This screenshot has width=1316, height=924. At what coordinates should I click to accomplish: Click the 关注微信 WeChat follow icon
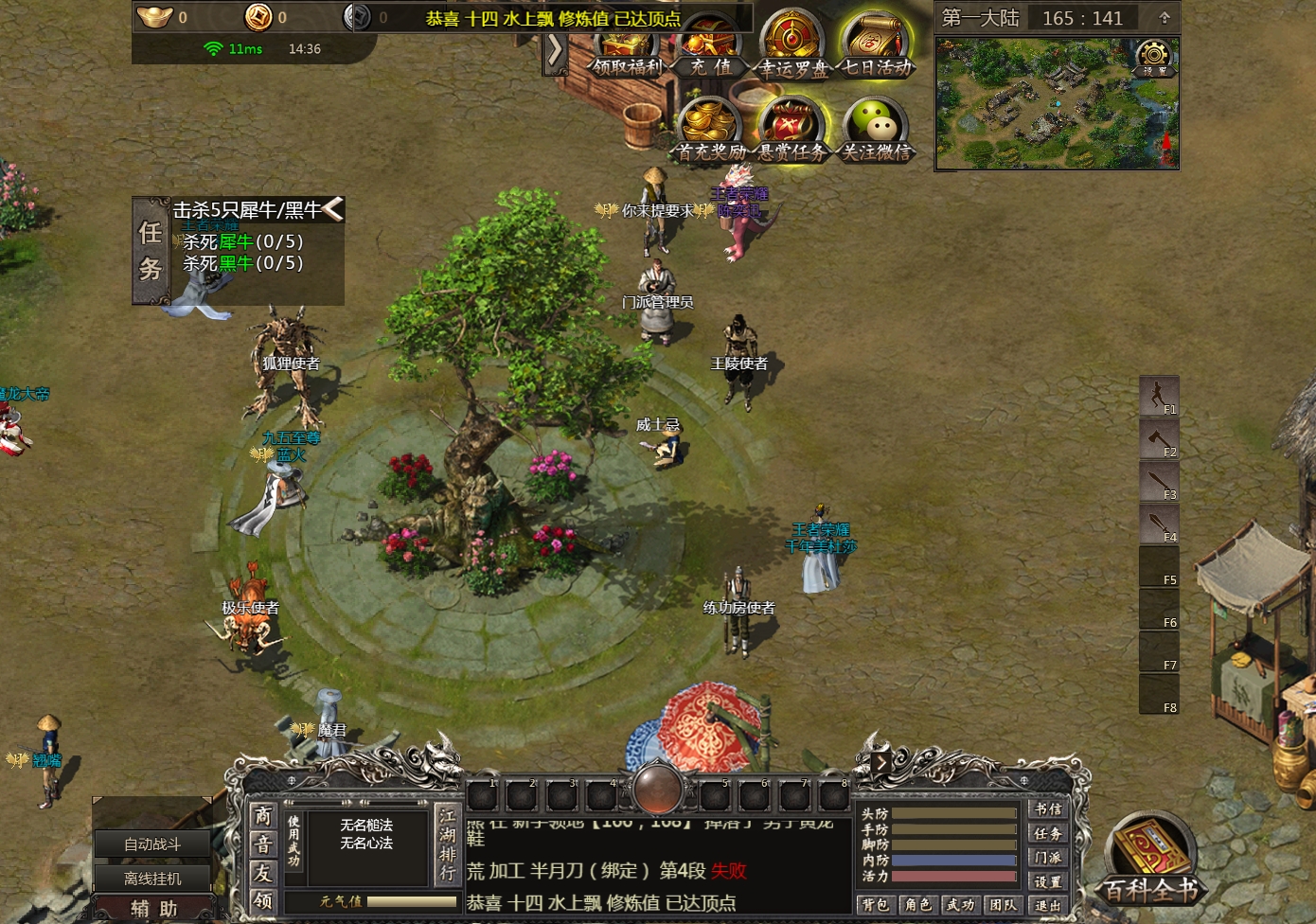(876, 130)
